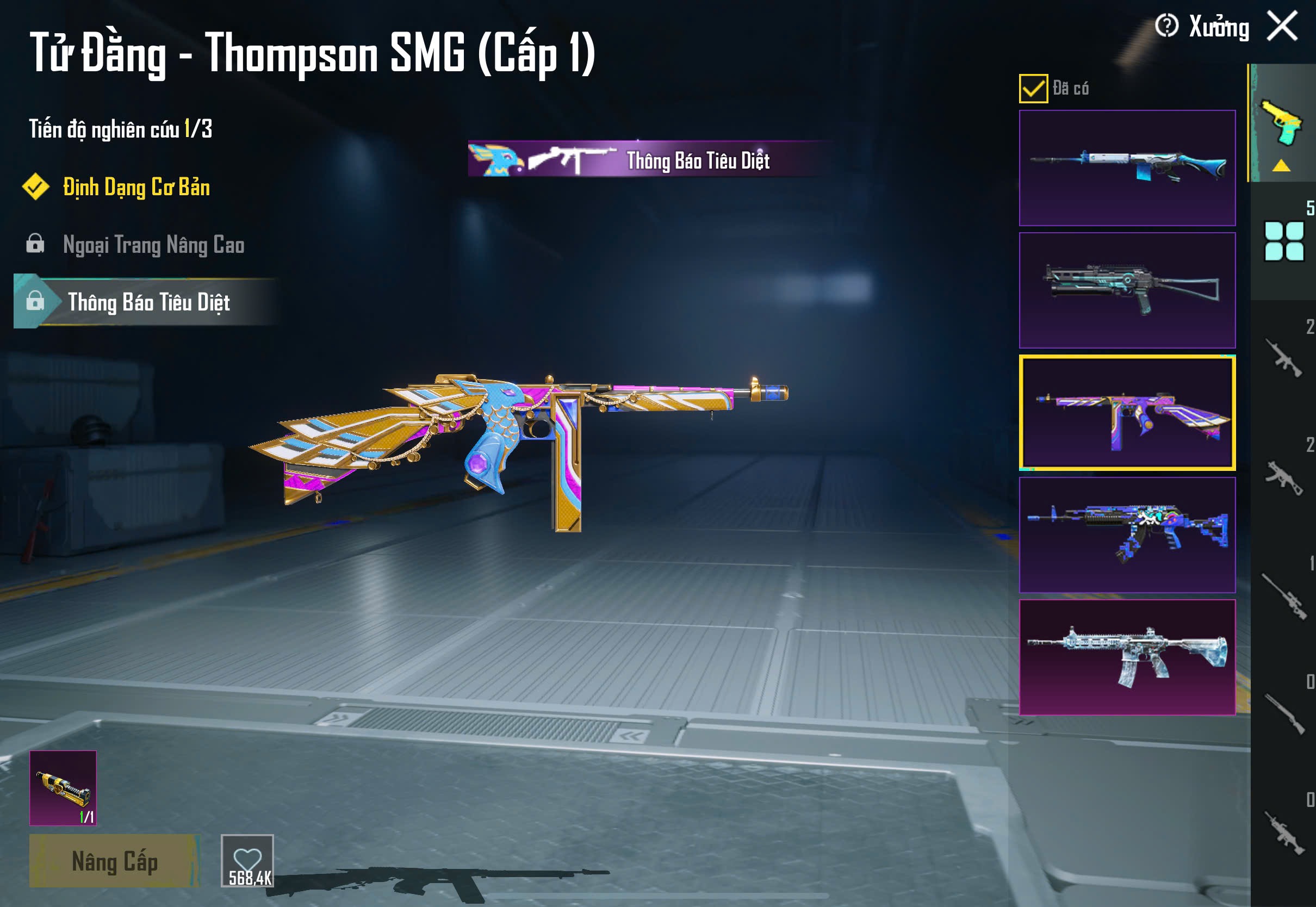The width and height of the screenshot is (1316, 907).
Task: Switch to the all-weapons grid category
Action: click(x=1283, y=241)
